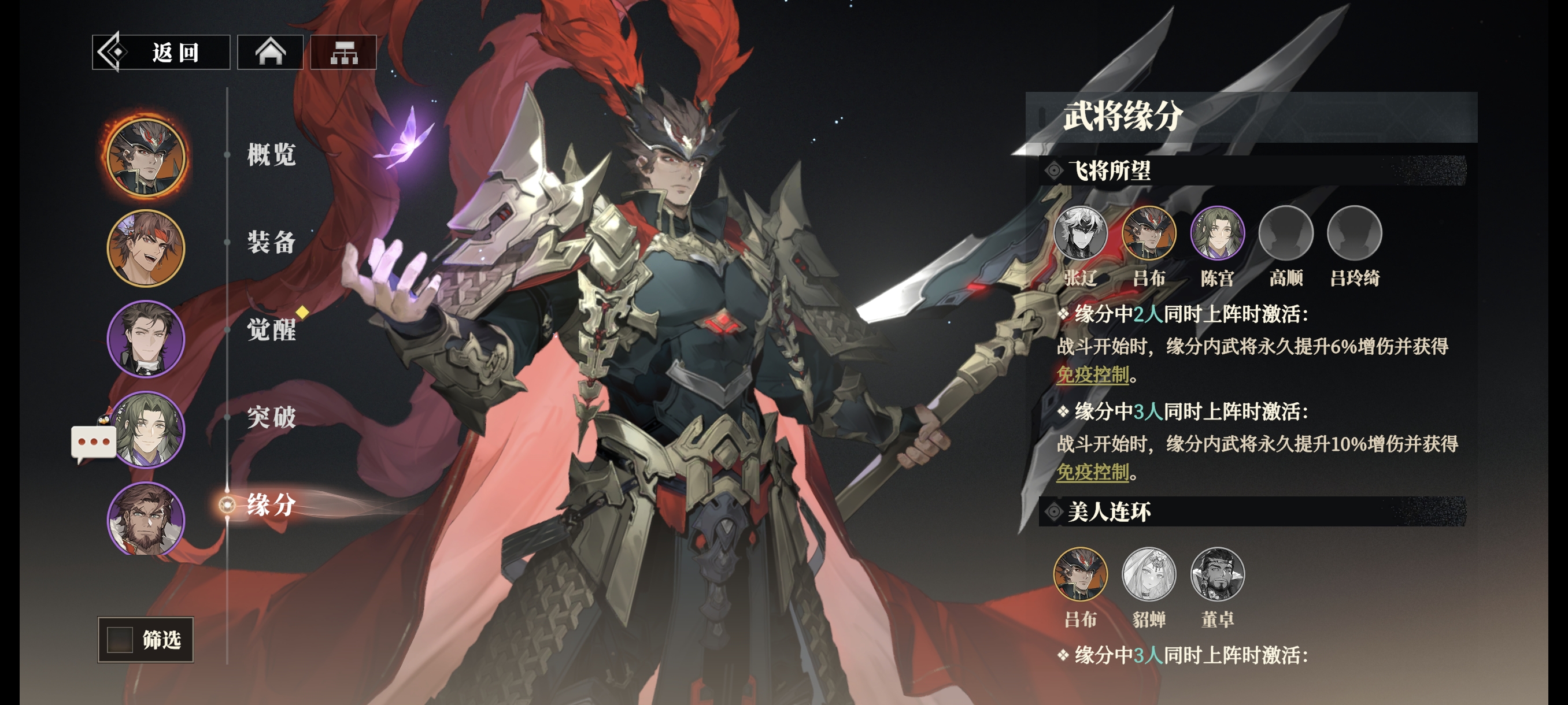The width and height of the screenshot is (1568, 705).
Task: View 张辽 in the 飞将所望 bond
Action: tap(1081, 233)
